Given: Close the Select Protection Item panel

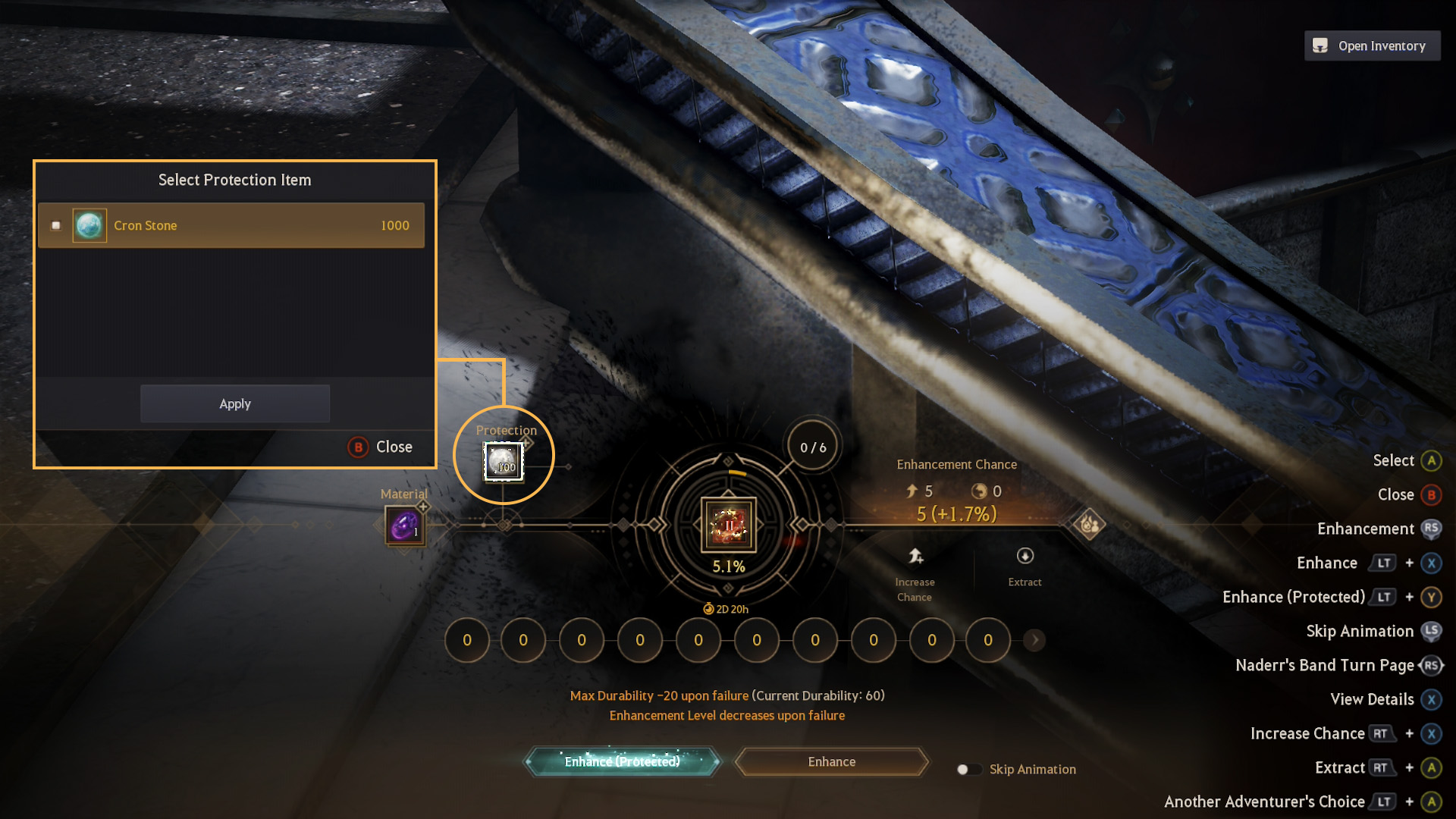Looking at the screenshot, I should [x=381, y=447].
